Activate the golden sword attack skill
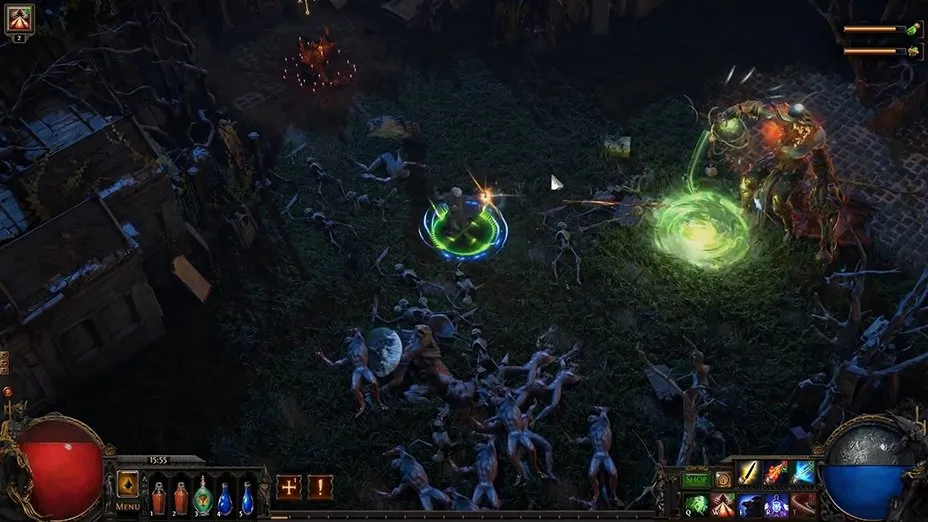 pyautogui.click(x=750, y=474)
